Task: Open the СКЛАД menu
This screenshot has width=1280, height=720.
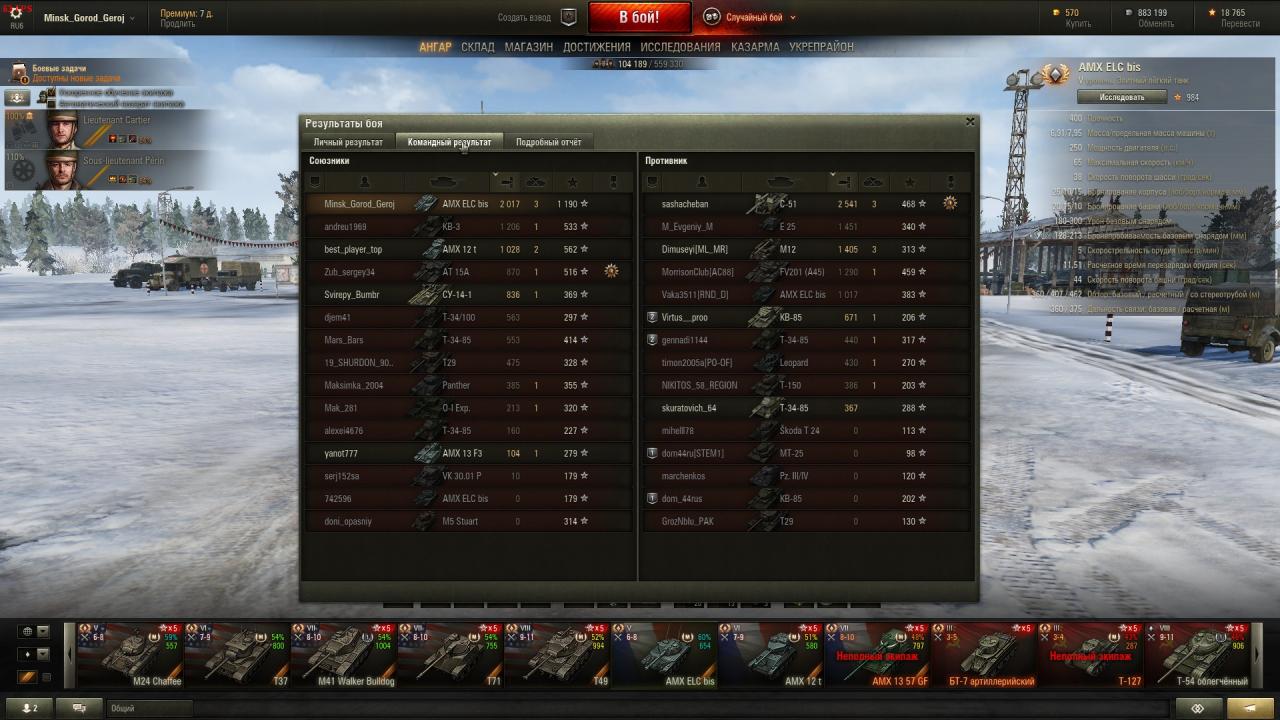Action: (477, 47)
